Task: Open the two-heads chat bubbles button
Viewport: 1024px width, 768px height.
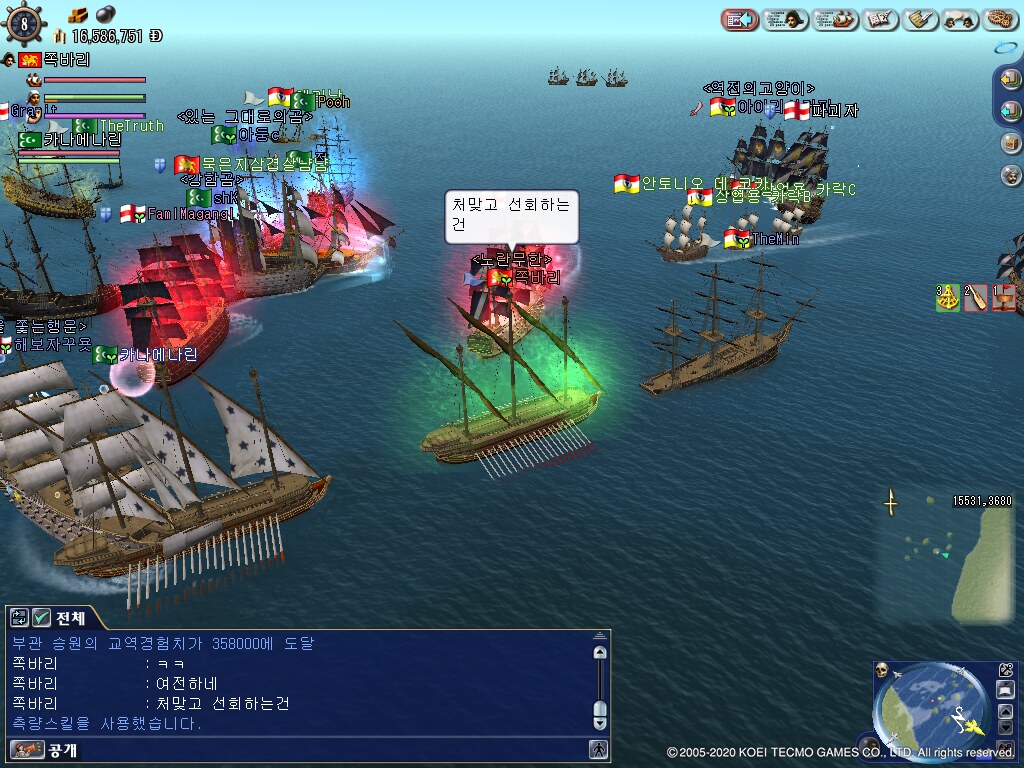Action: pyautogui.click(x=959, y=19)
